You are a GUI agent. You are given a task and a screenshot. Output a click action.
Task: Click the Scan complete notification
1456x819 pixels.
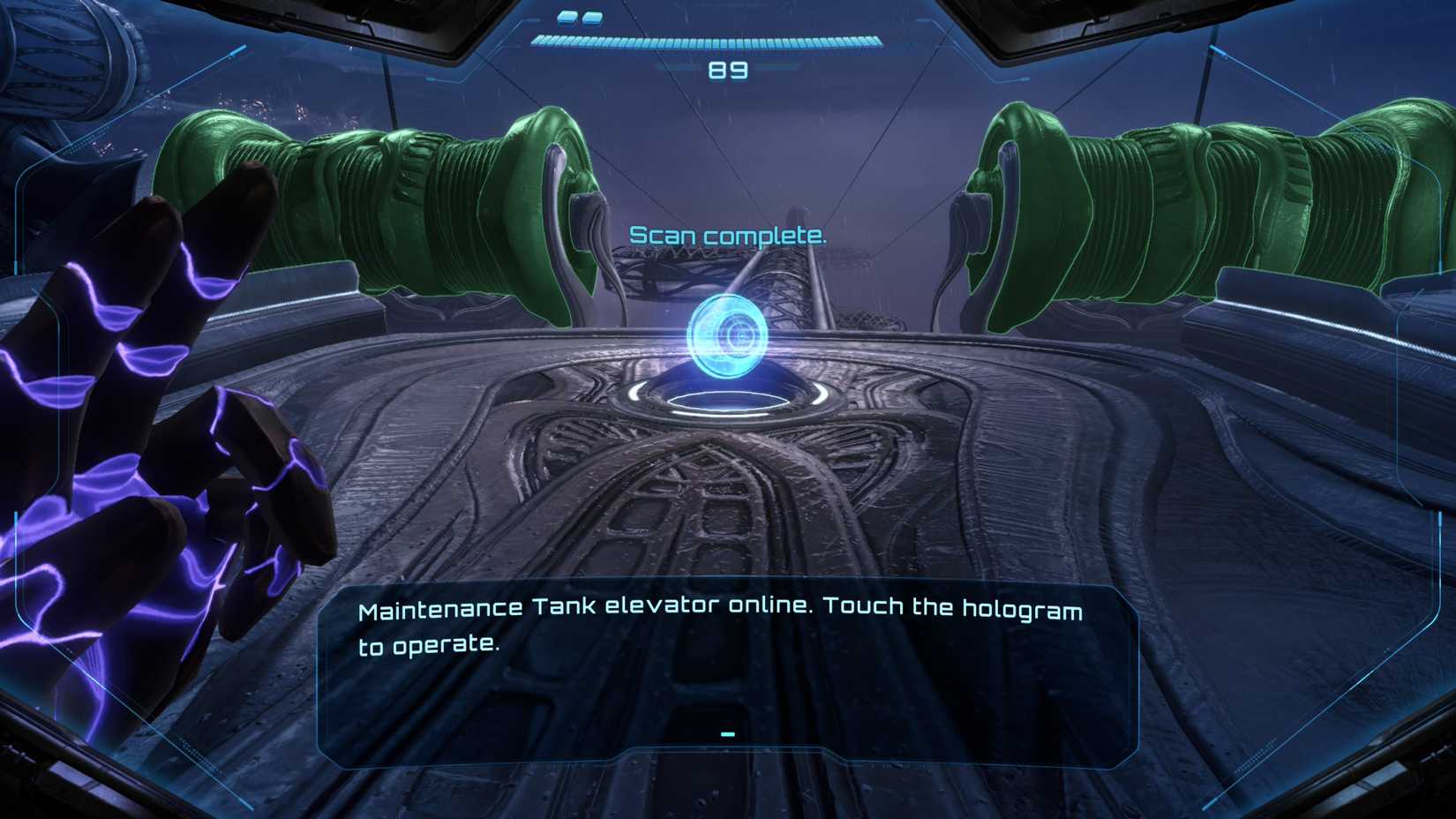(727, 235)
